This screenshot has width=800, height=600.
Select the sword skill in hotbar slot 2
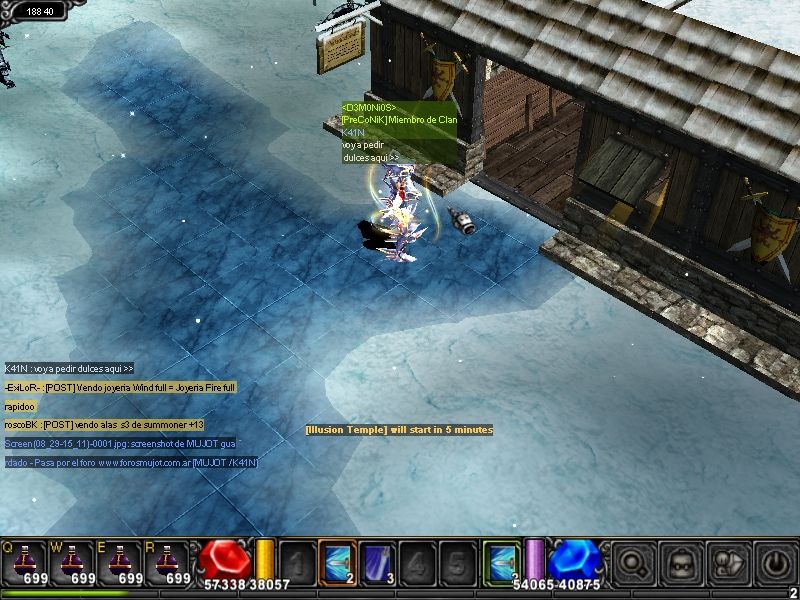tap(337, 562)
